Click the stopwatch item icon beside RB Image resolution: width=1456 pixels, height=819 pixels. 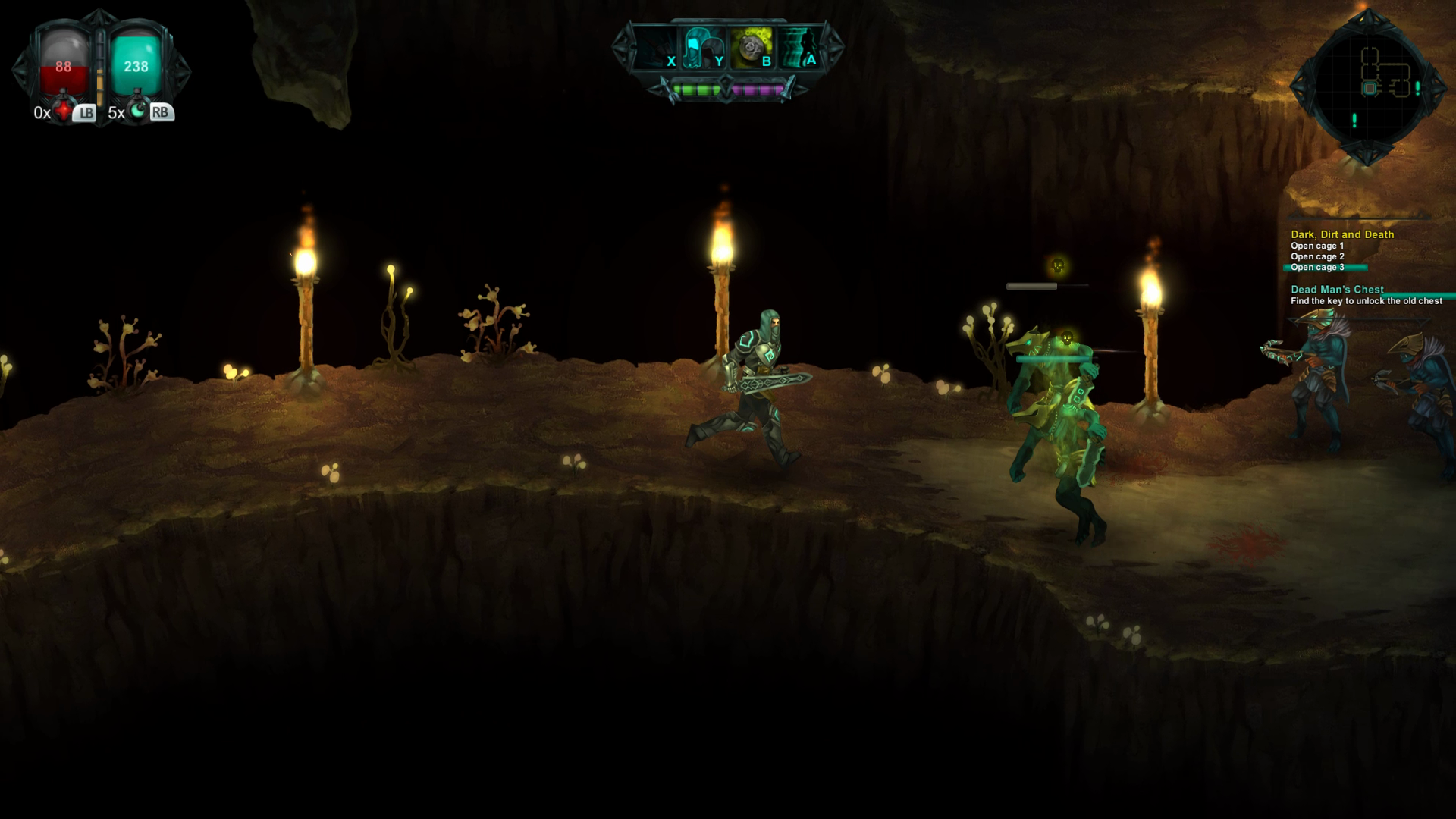pos(137,111)
